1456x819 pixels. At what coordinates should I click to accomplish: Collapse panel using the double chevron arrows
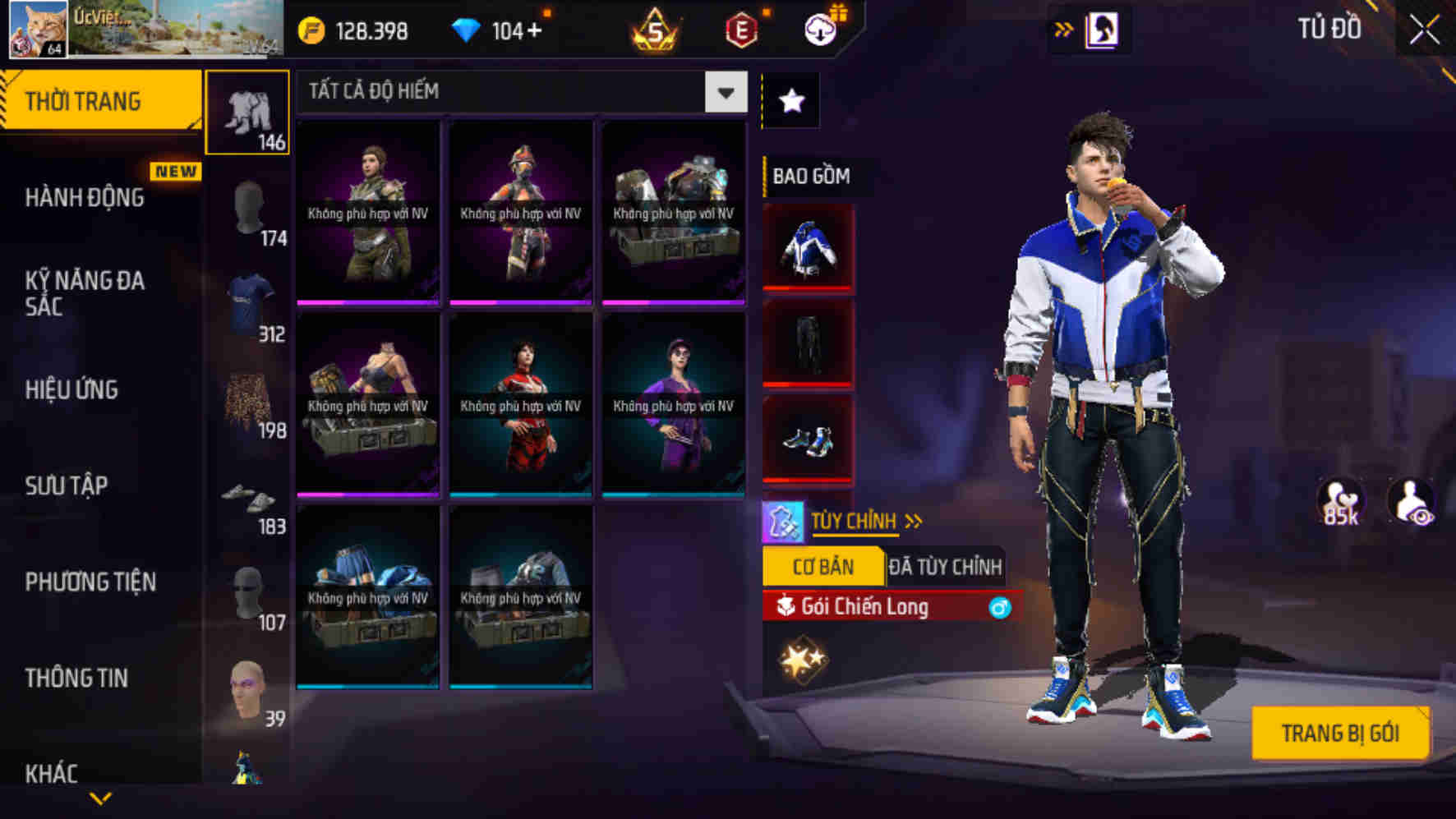[x=1064, y=27]
